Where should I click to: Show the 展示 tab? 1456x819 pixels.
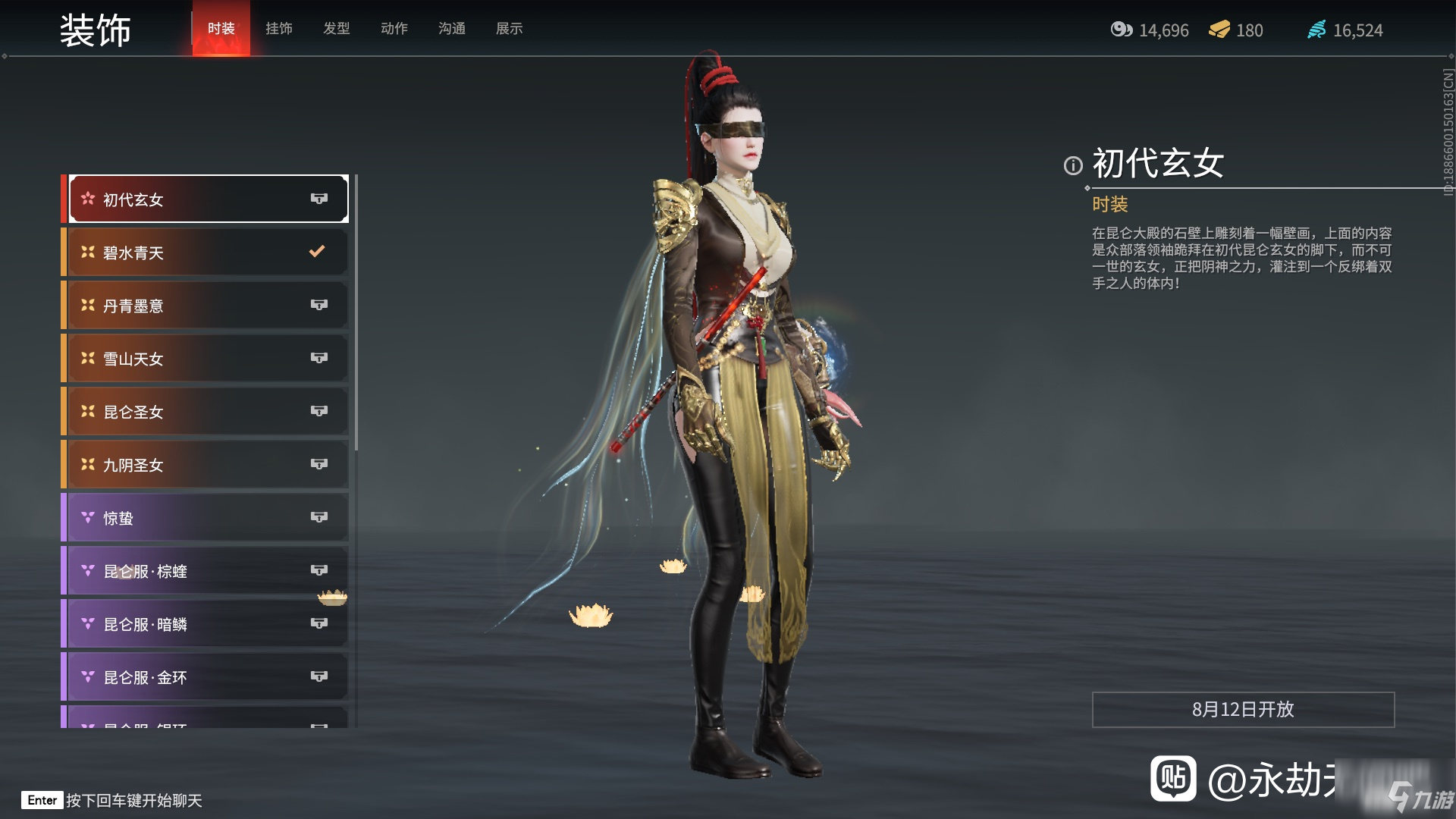tap(509, 29)
